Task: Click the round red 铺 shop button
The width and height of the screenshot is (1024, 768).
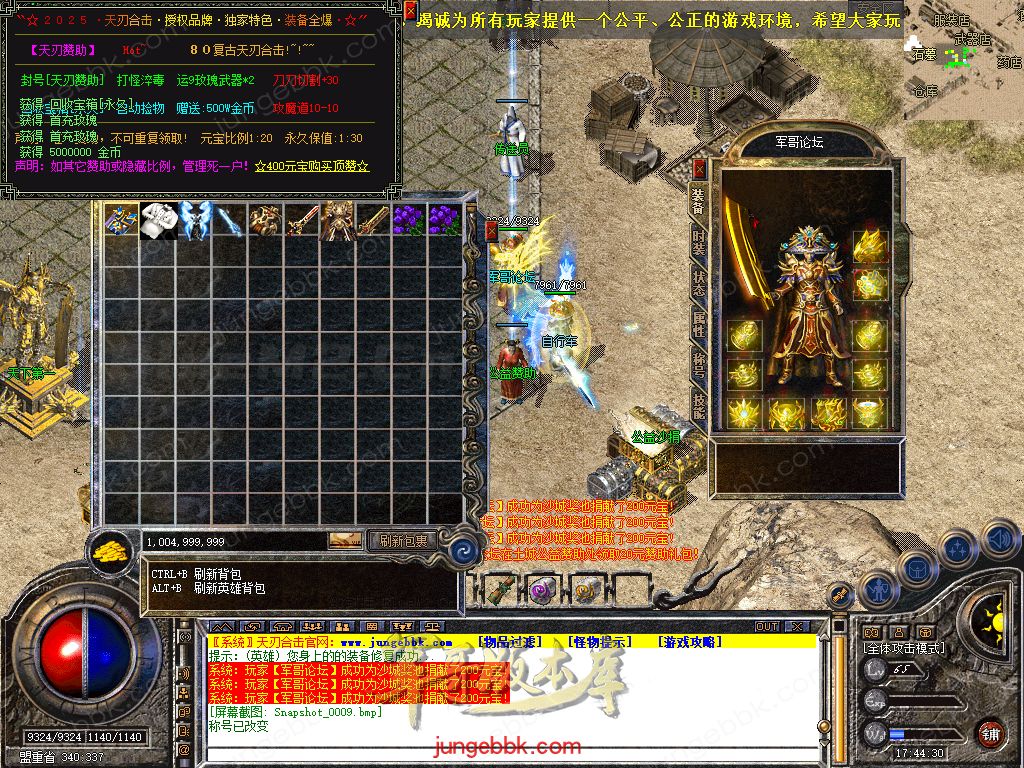Action: point(990,733)
